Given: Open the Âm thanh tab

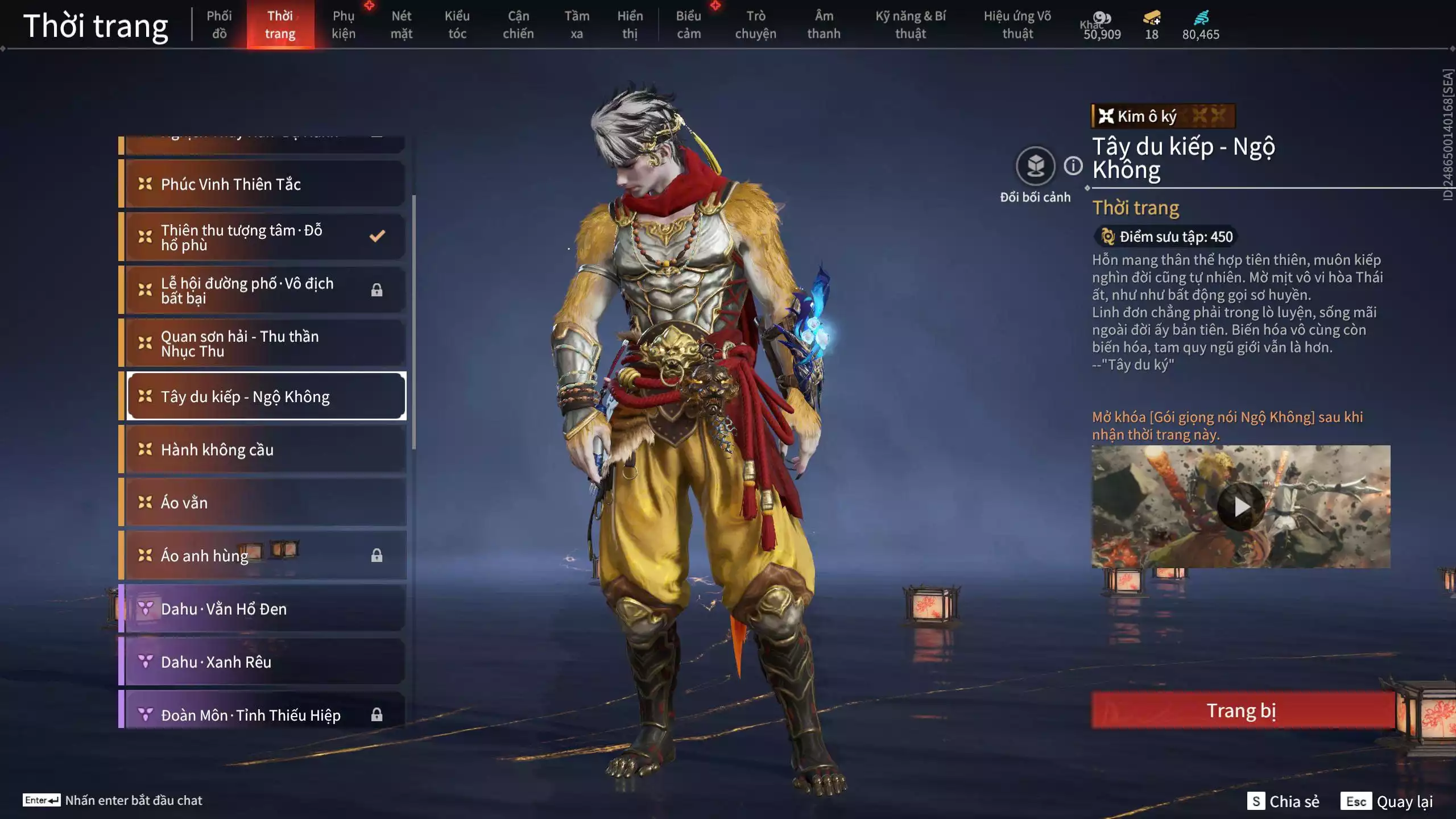Looking at the screenshot, I should coord(824,24).
